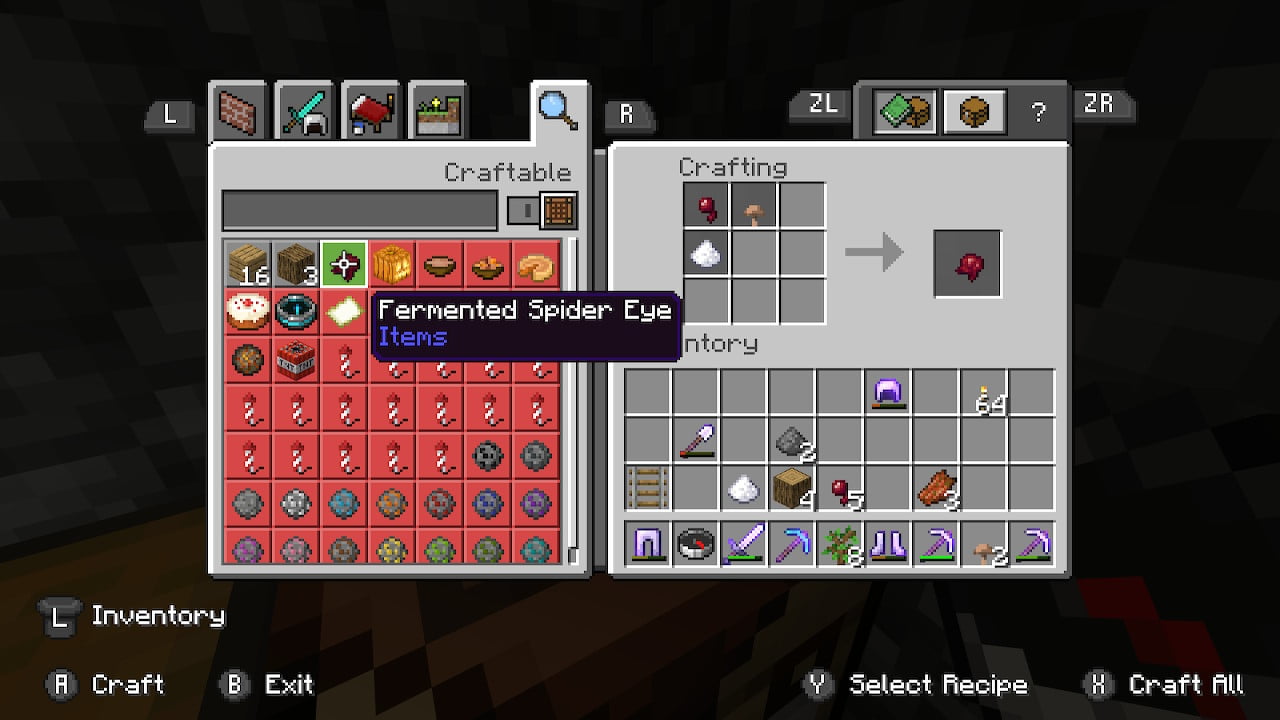This screenshot has width=1280, height=720.
Task: Toggle the Craftable filter switch
Action: pyautogui.click(x=522, y=210)
